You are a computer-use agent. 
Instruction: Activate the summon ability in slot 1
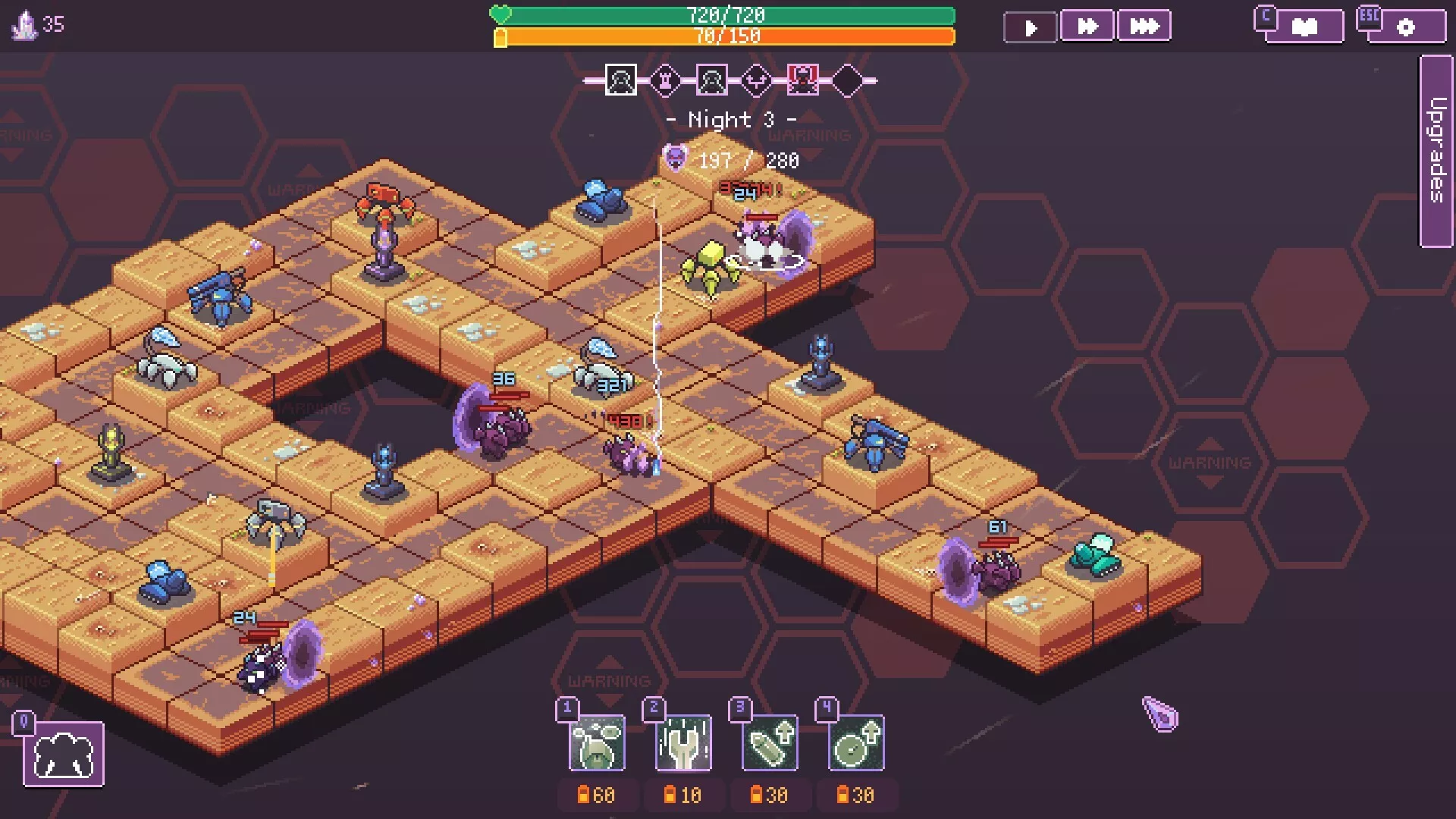tap(597, 744)
